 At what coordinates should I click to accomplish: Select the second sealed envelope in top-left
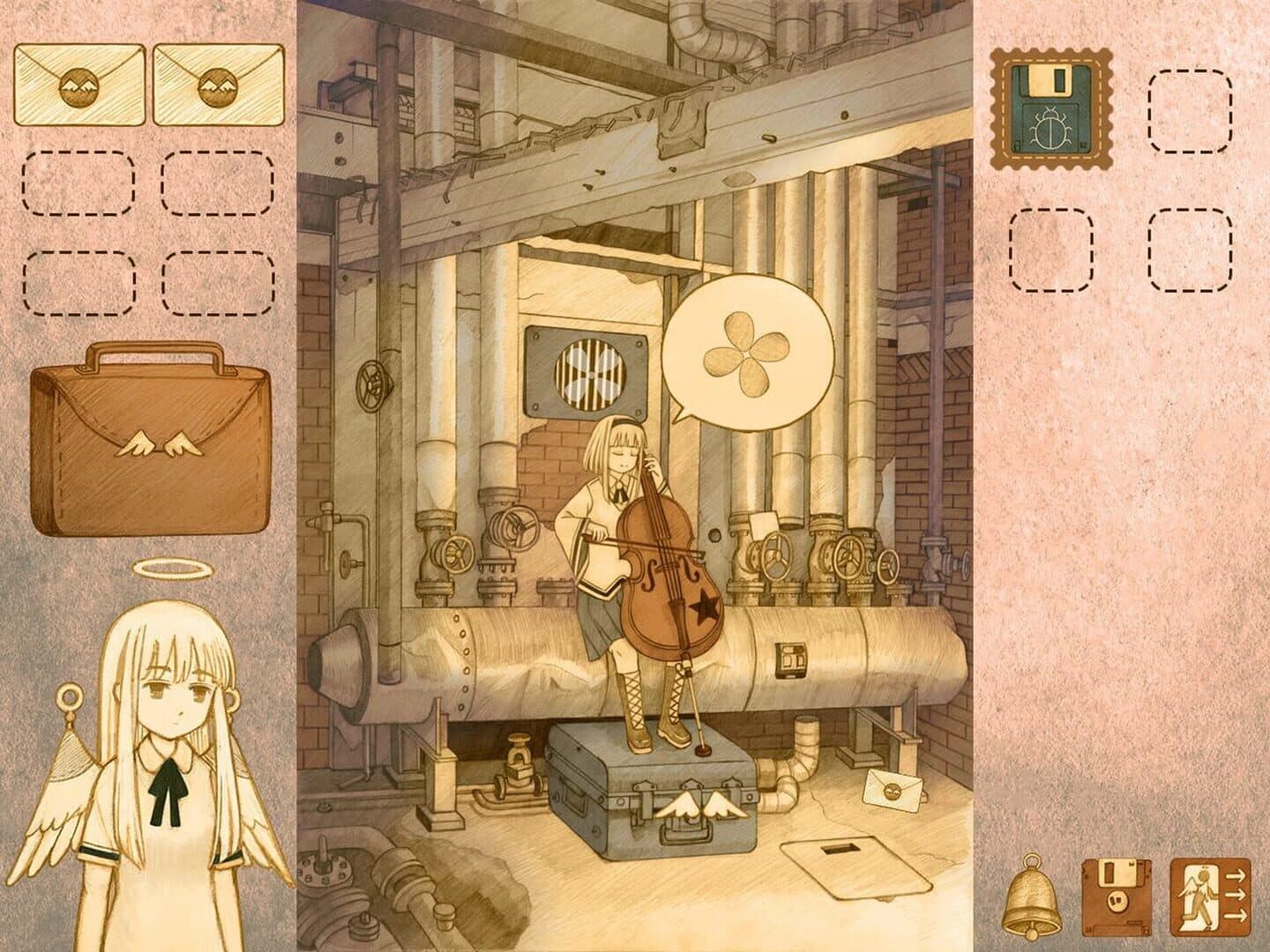219,86
